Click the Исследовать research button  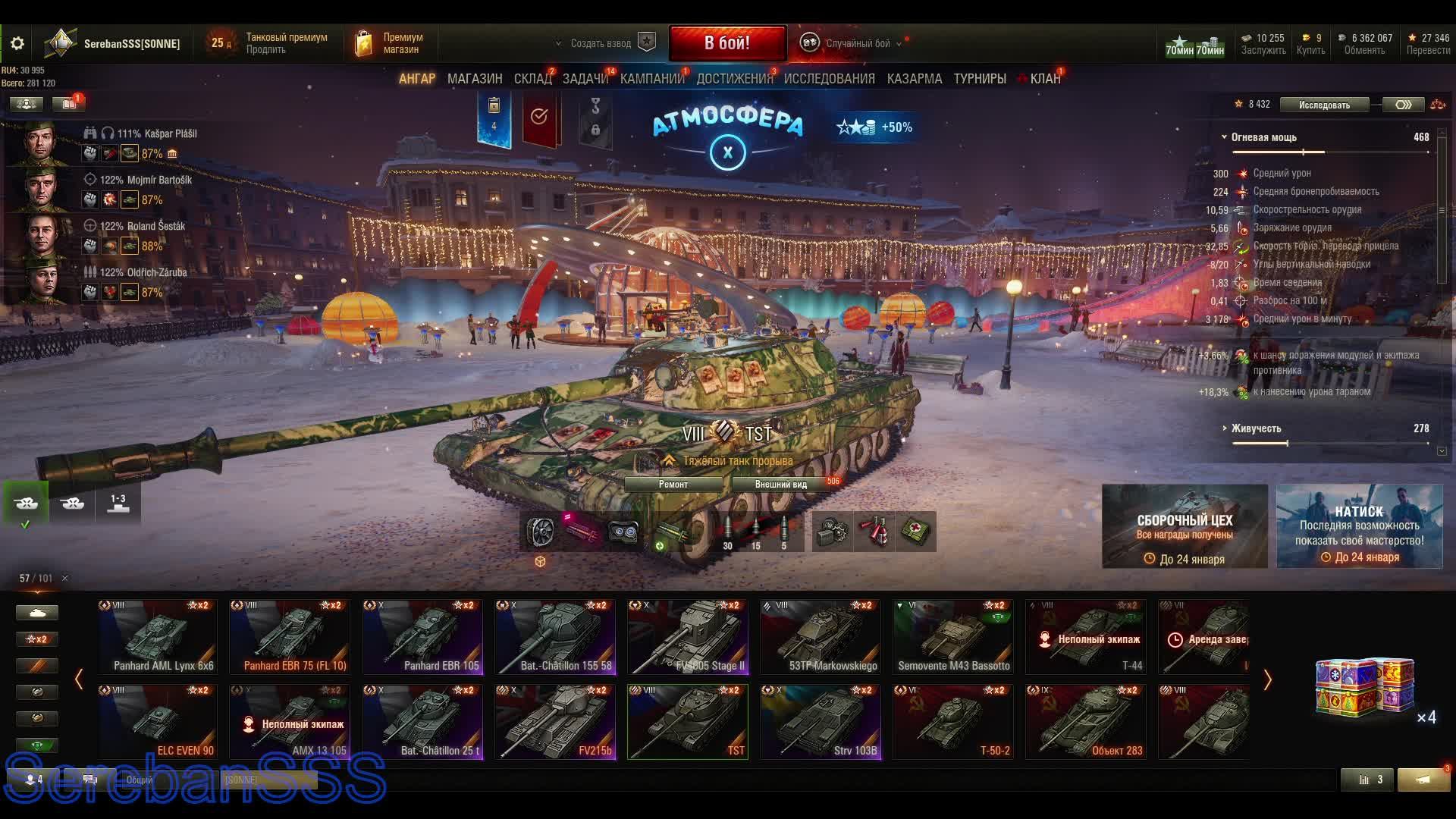click(x=1324, y=105)
